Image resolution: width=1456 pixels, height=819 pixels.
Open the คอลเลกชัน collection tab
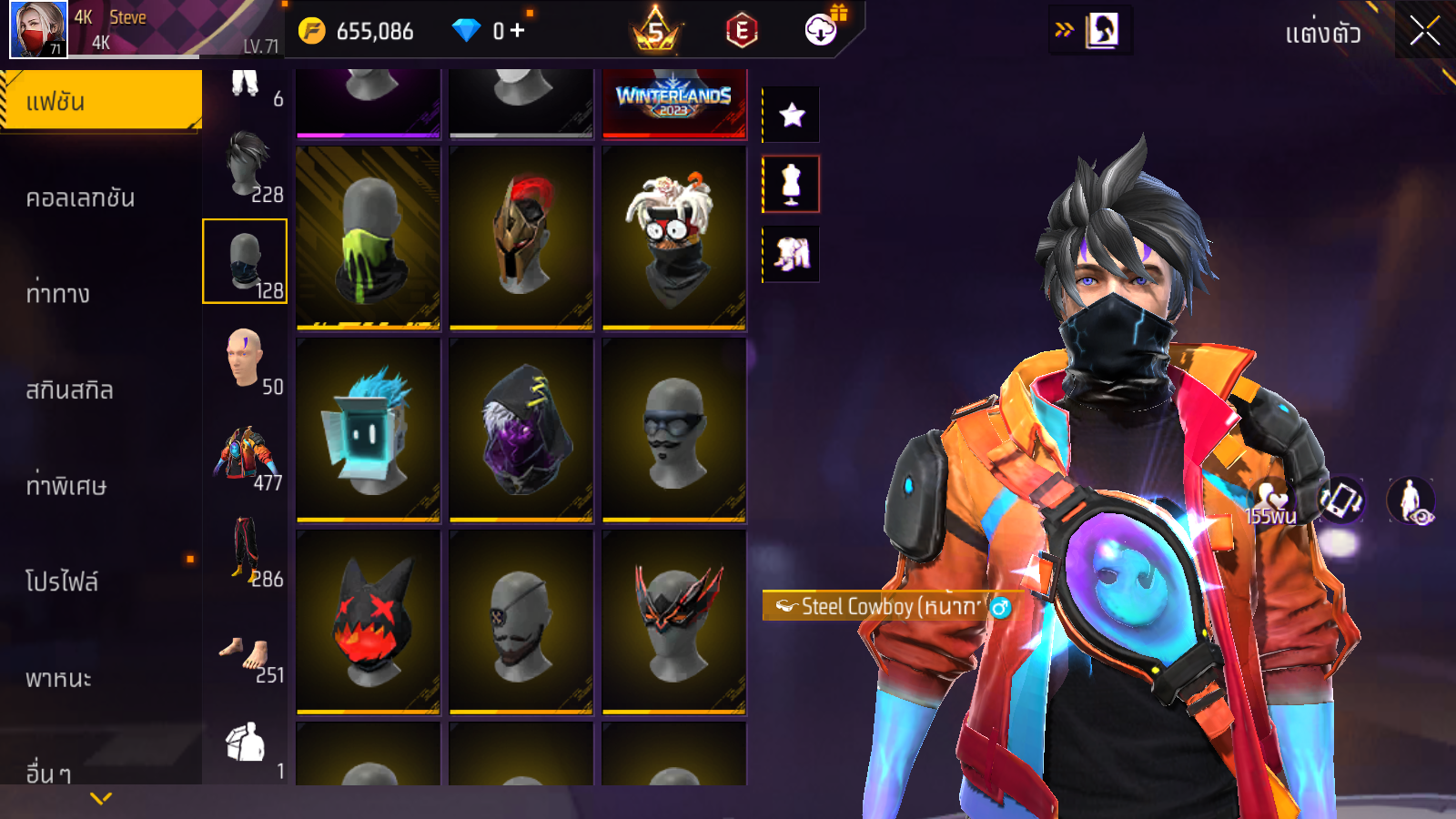point(80,198)
